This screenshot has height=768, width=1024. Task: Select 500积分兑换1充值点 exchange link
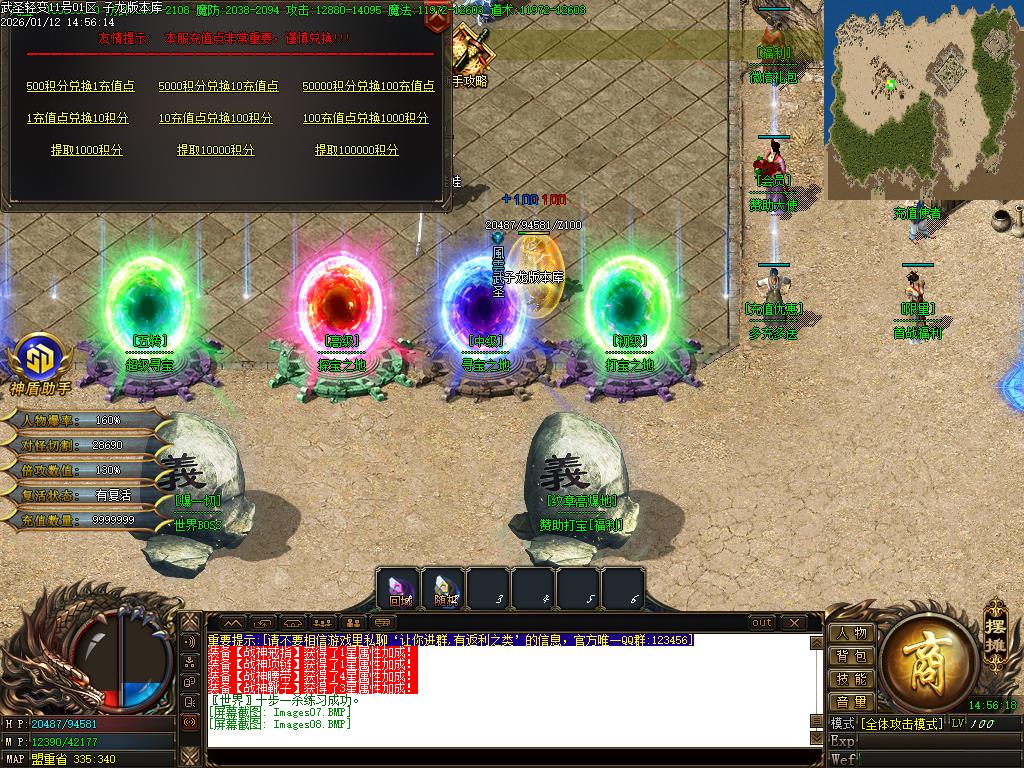80,86
